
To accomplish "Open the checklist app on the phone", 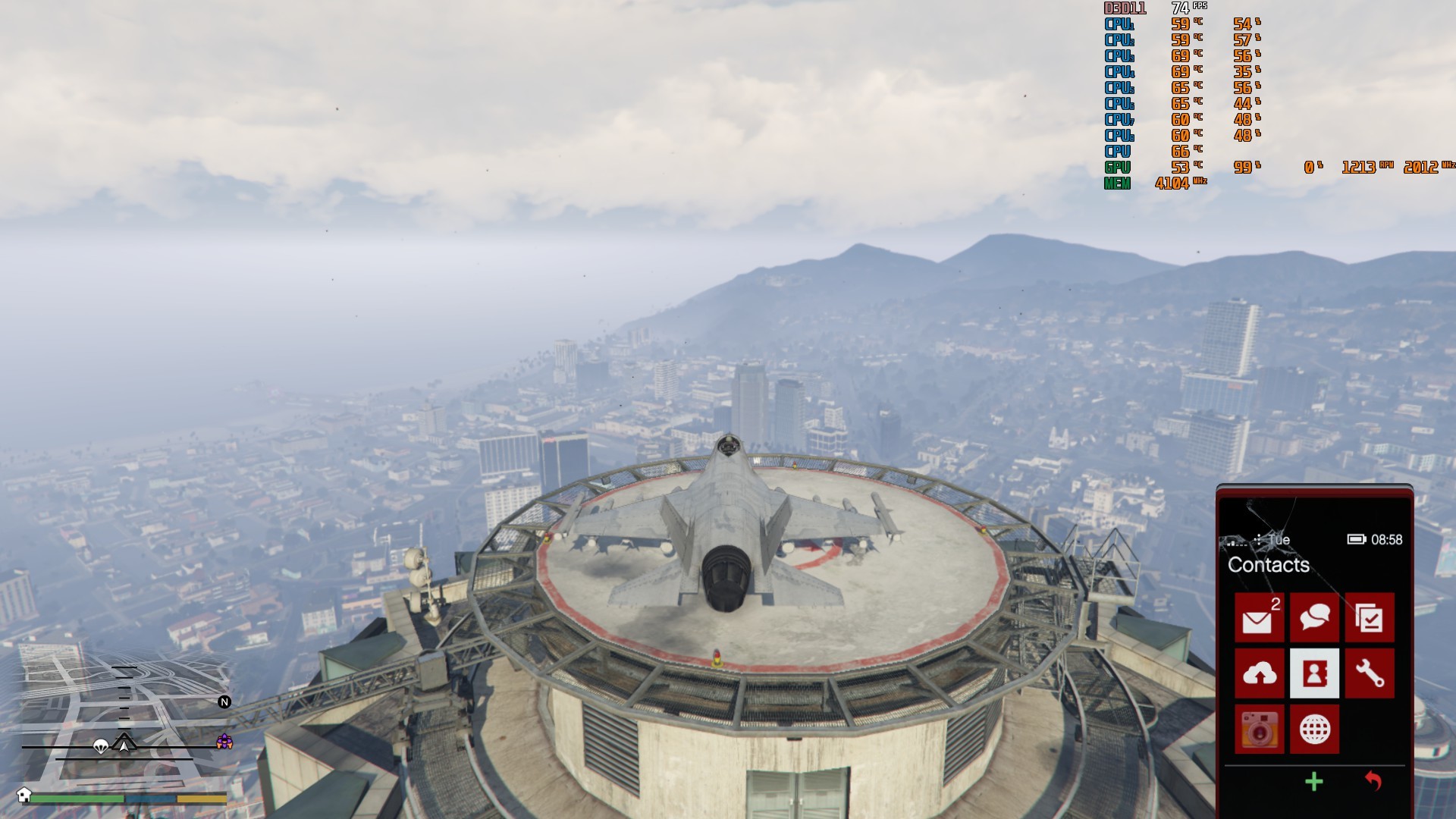I will pos(1370,618).
